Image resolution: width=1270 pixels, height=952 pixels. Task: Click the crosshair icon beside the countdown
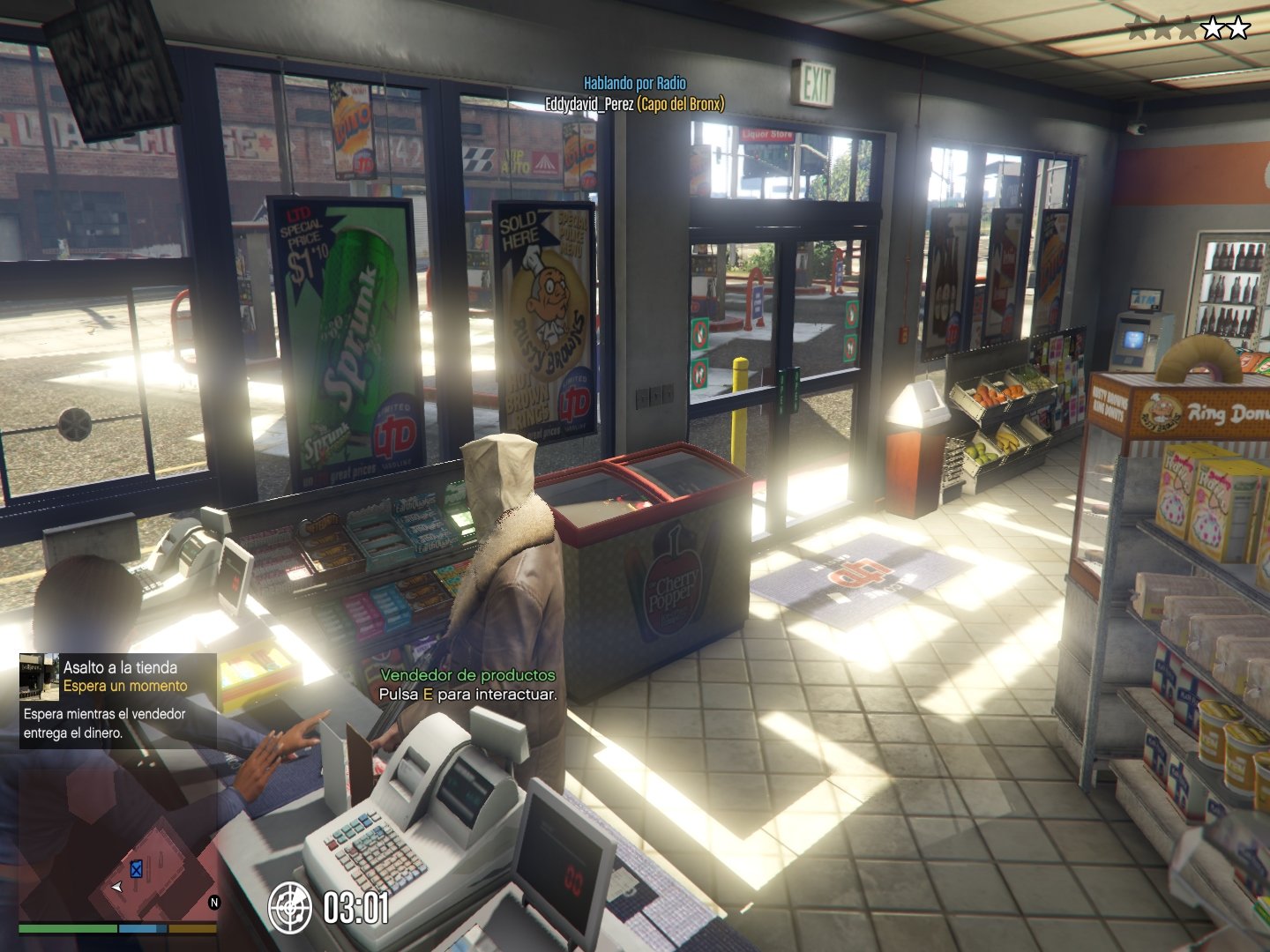[x=289, y=907]
